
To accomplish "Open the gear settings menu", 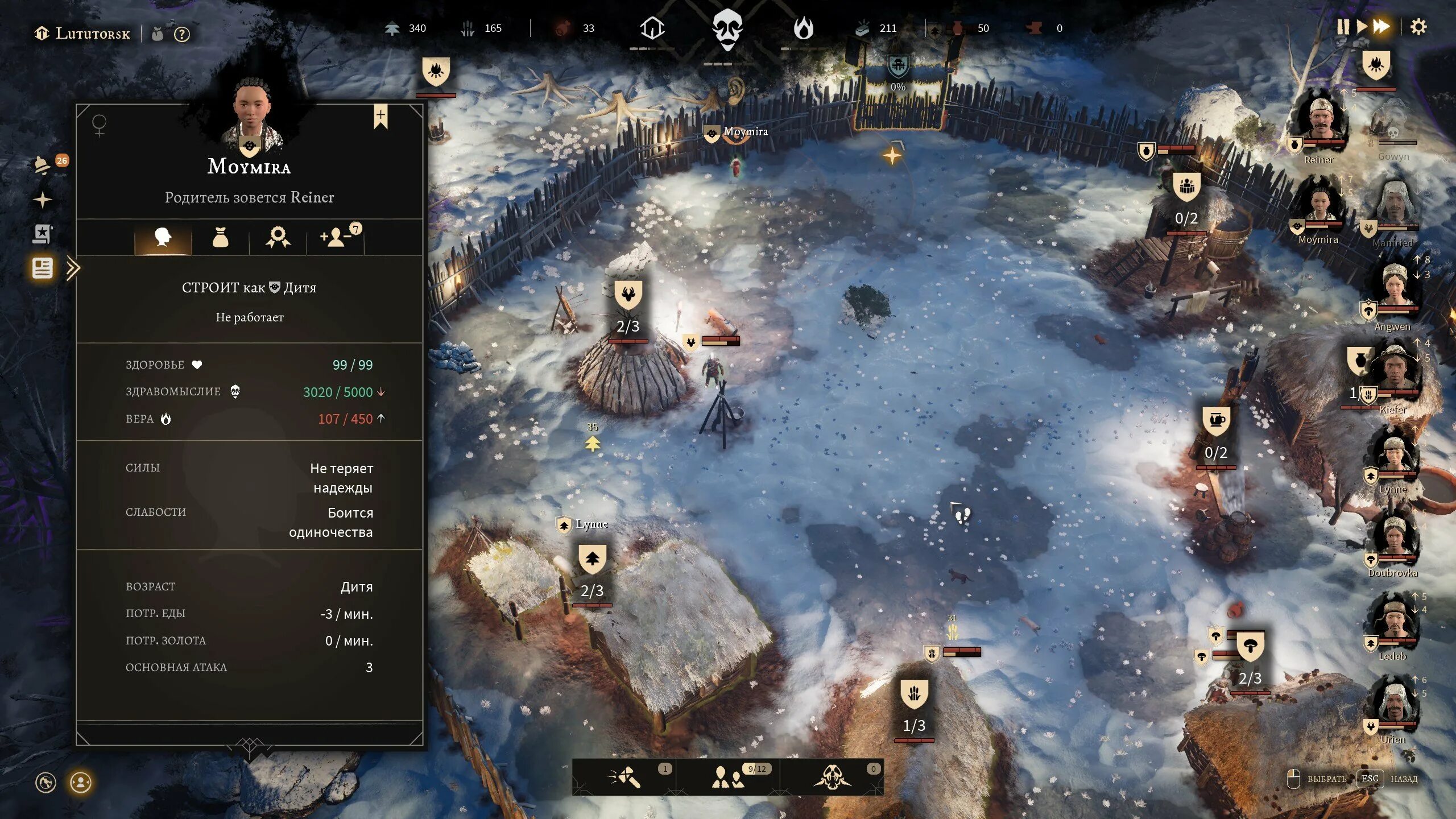I will (x=1418, y=27).
